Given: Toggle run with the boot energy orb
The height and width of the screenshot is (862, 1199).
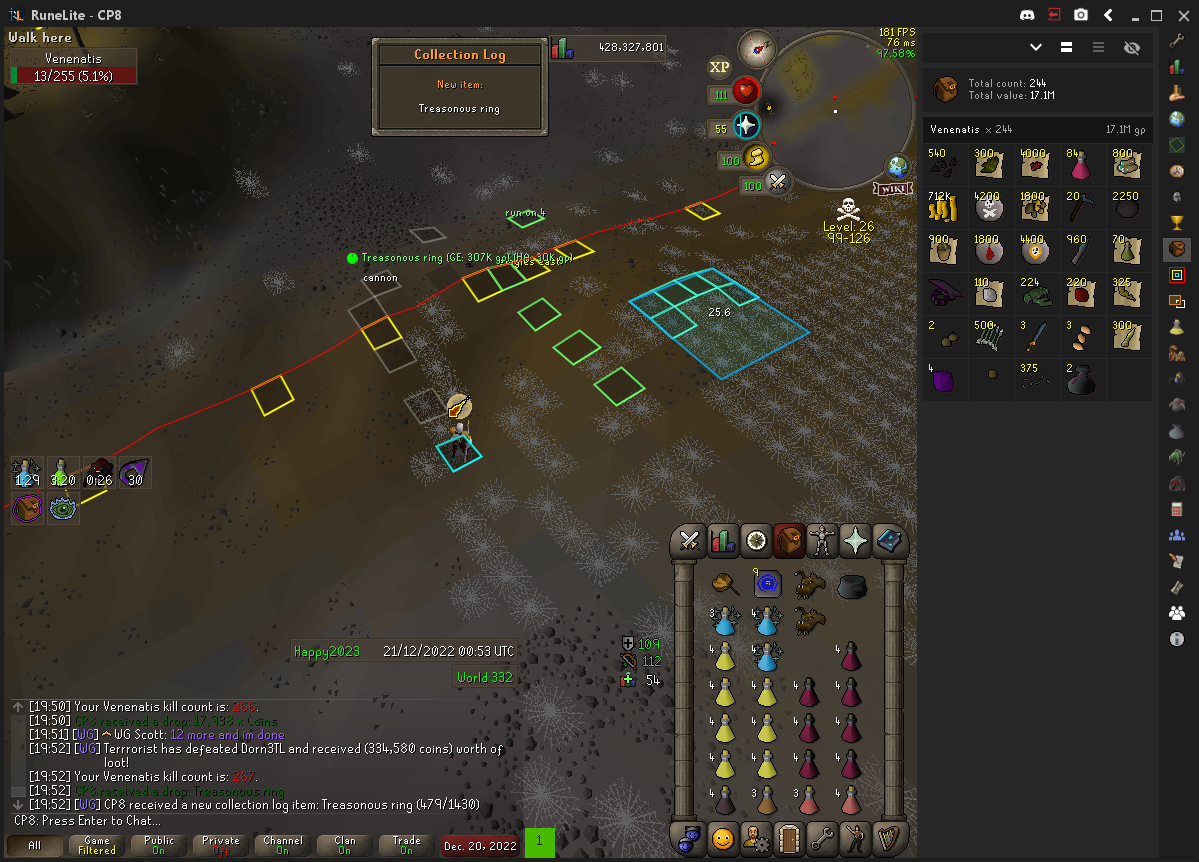Looking at the screenshot, I should pos(757,158).
